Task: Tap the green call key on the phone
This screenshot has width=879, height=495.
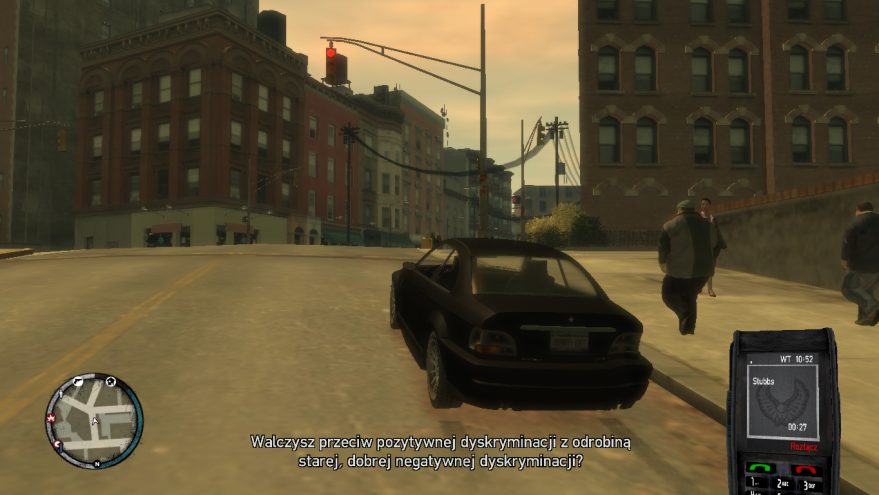Action: click(x=759, y=468)
